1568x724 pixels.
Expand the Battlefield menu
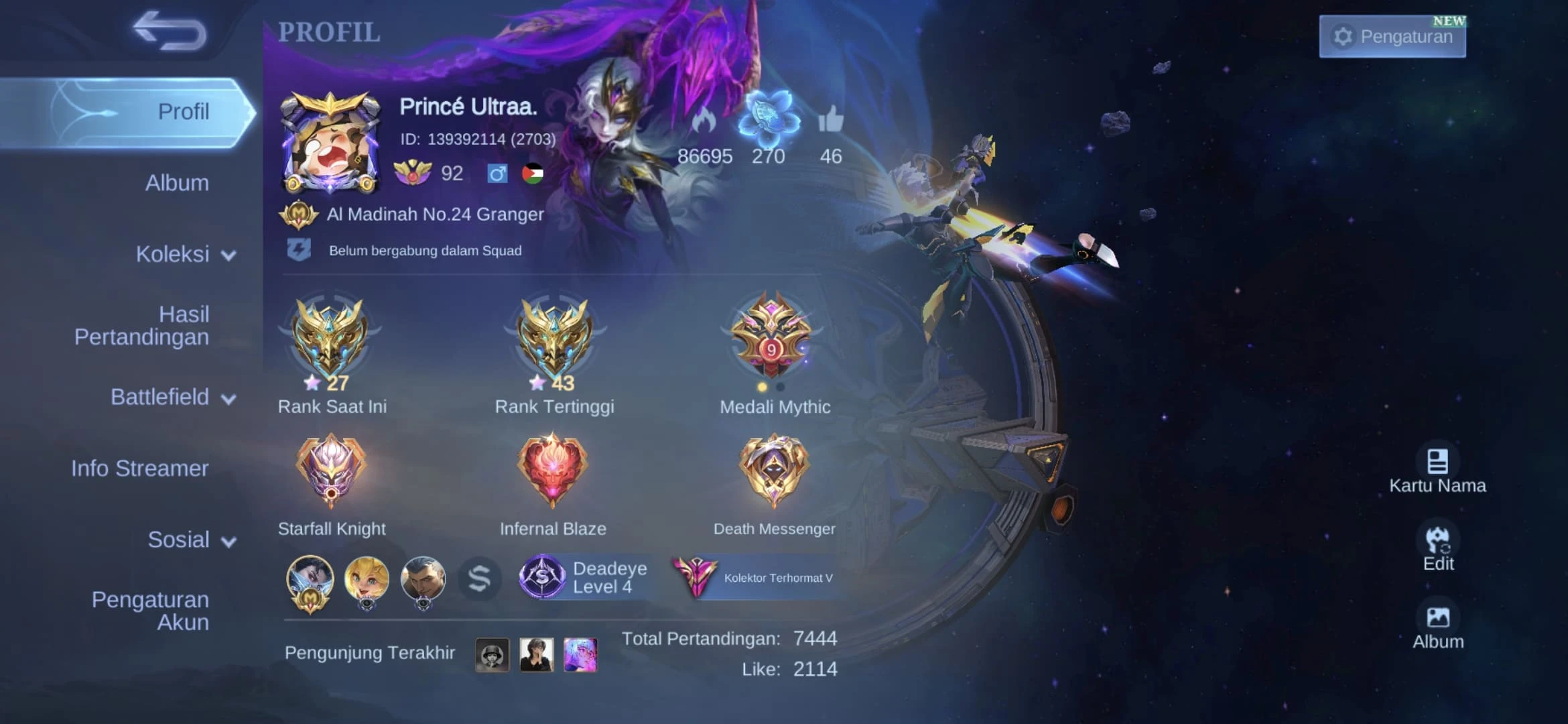[173, 397]
